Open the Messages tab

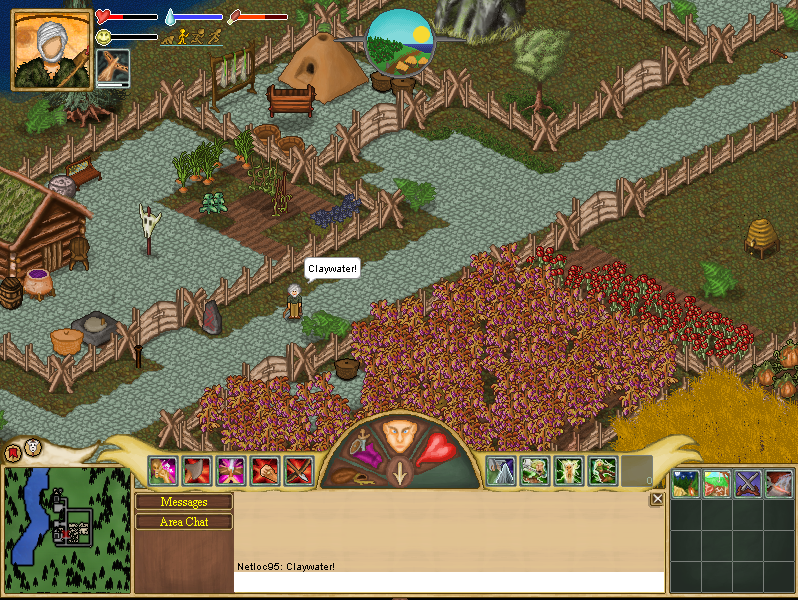pyautogui.click(x=184, y=502)
